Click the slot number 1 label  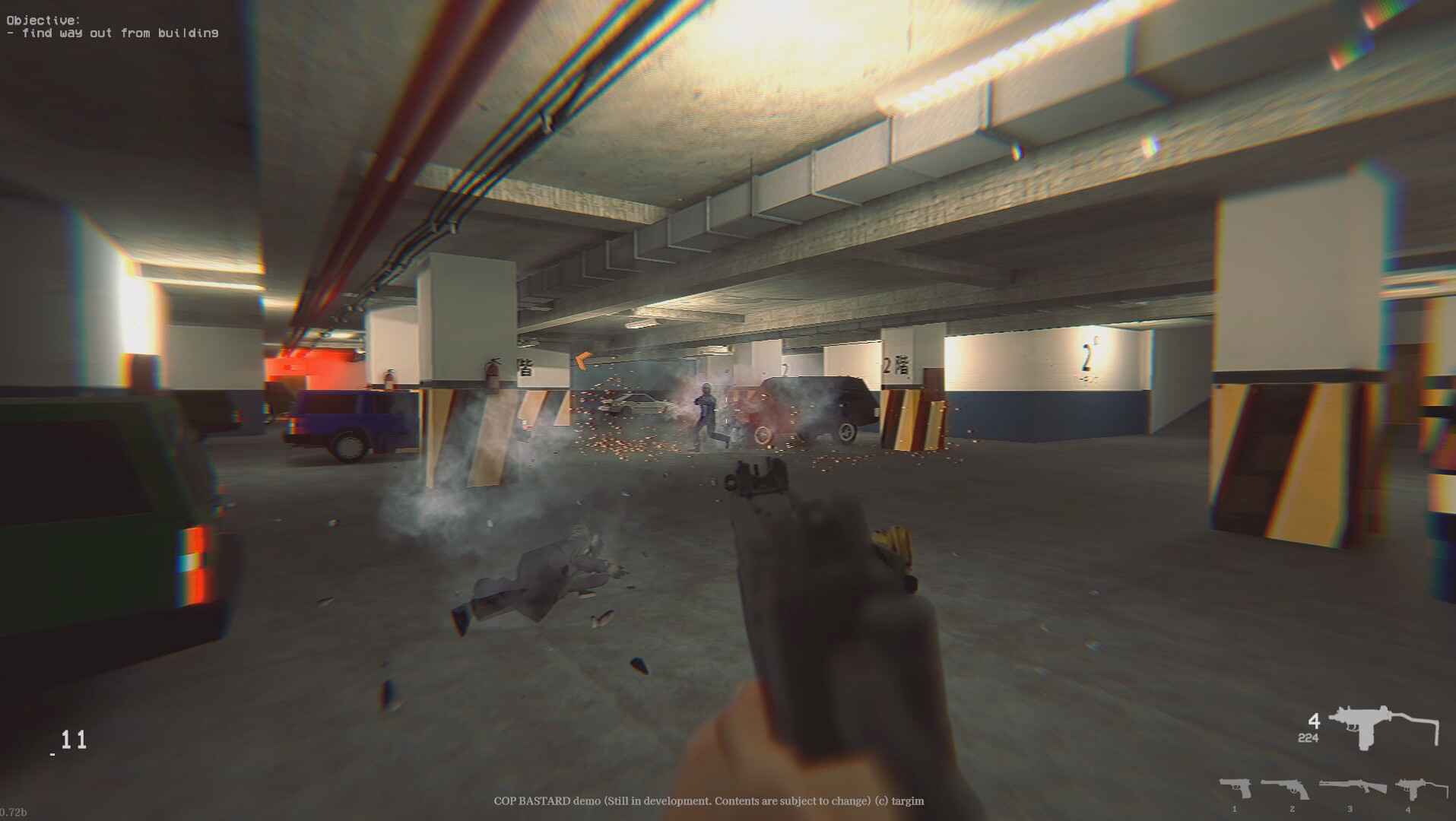pyautogui.click(x=1234, y=808)
